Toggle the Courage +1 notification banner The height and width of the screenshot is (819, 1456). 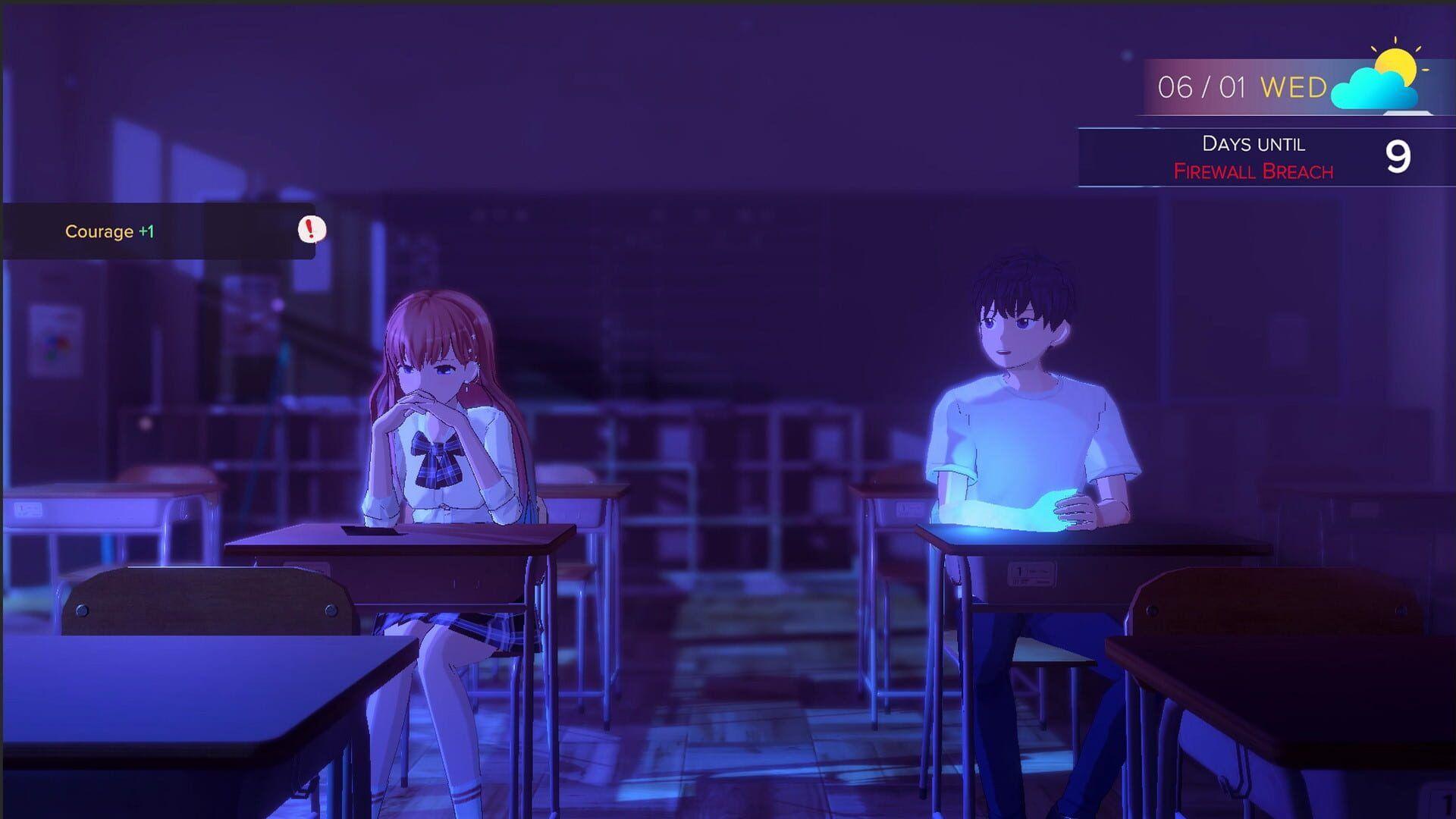coord(152,231)
